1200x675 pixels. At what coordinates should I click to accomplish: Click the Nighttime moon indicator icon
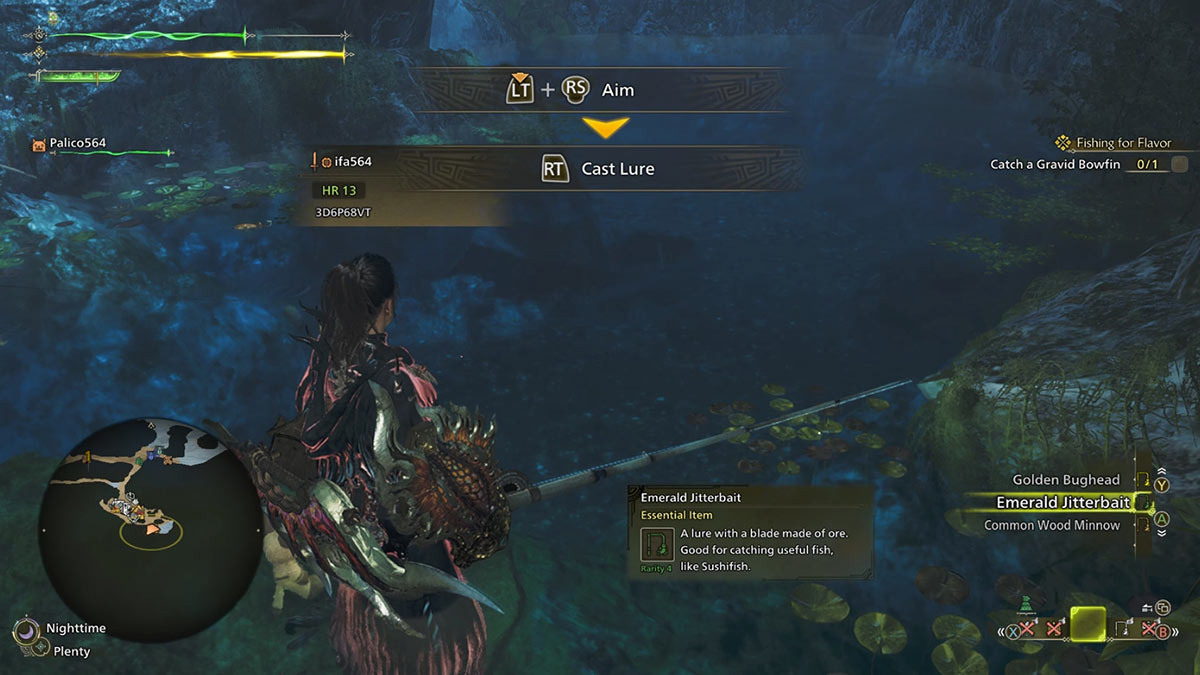[24, 631]
